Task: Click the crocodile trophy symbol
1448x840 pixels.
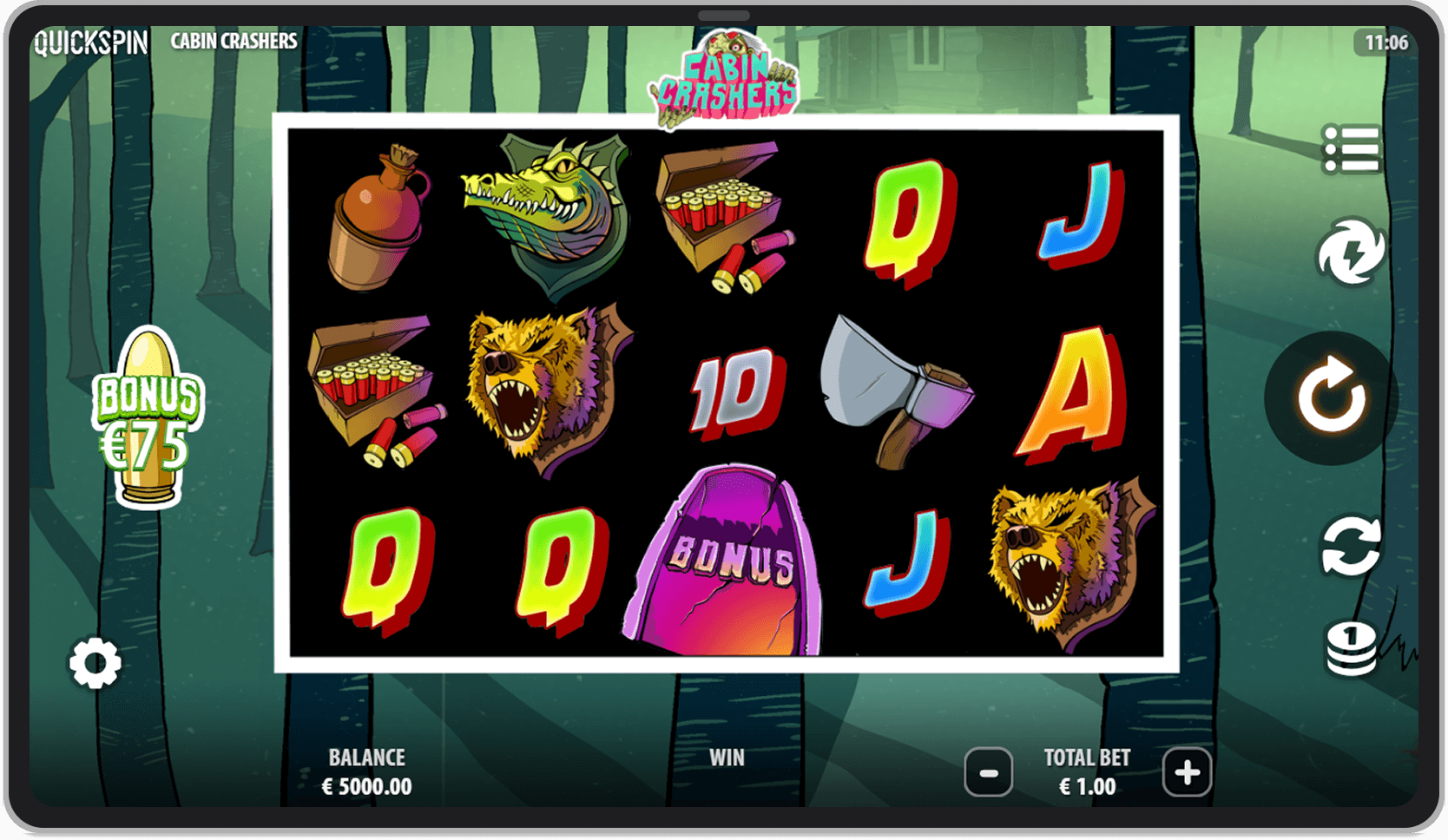Action: point(544,213)
